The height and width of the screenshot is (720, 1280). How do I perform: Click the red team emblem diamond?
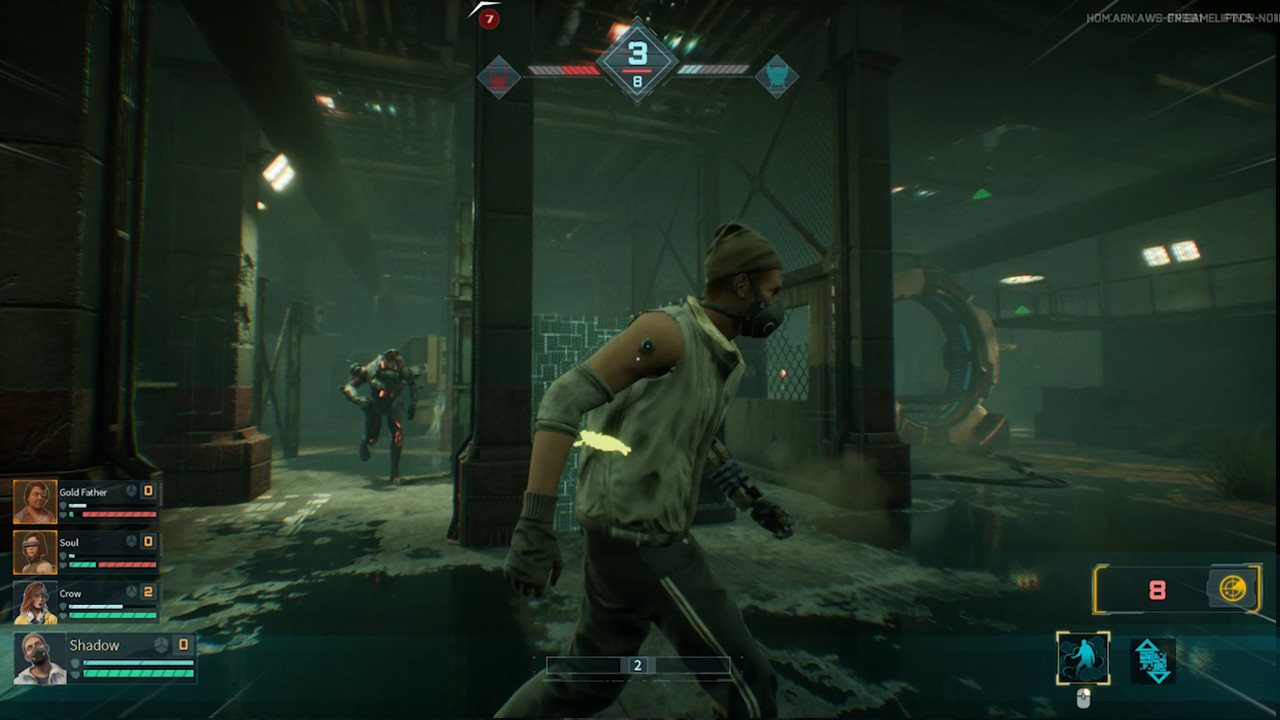click(499, 76)
